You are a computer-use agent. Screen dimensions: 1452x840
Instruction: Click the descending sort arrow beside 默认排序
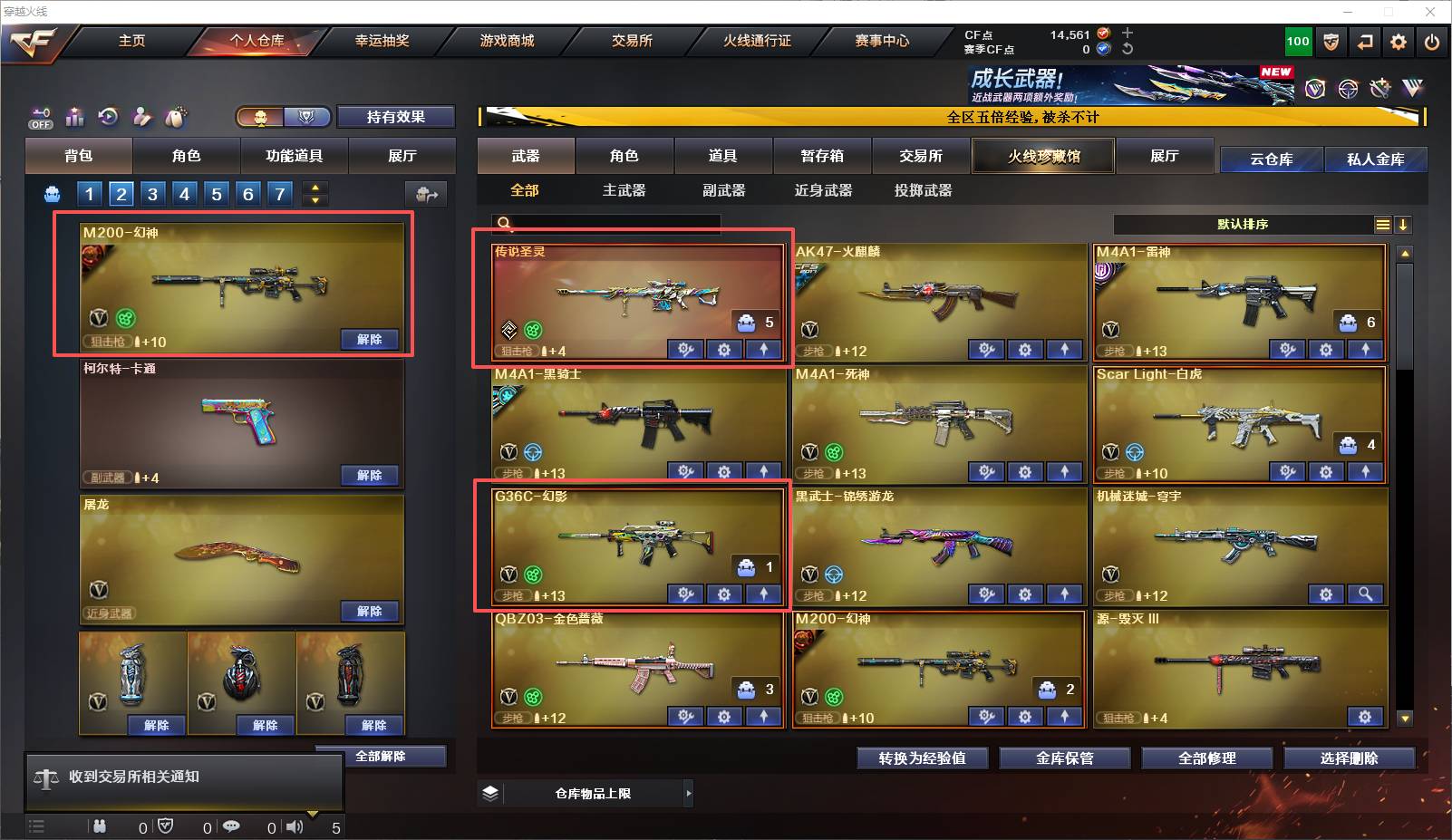click(1404, 224)
